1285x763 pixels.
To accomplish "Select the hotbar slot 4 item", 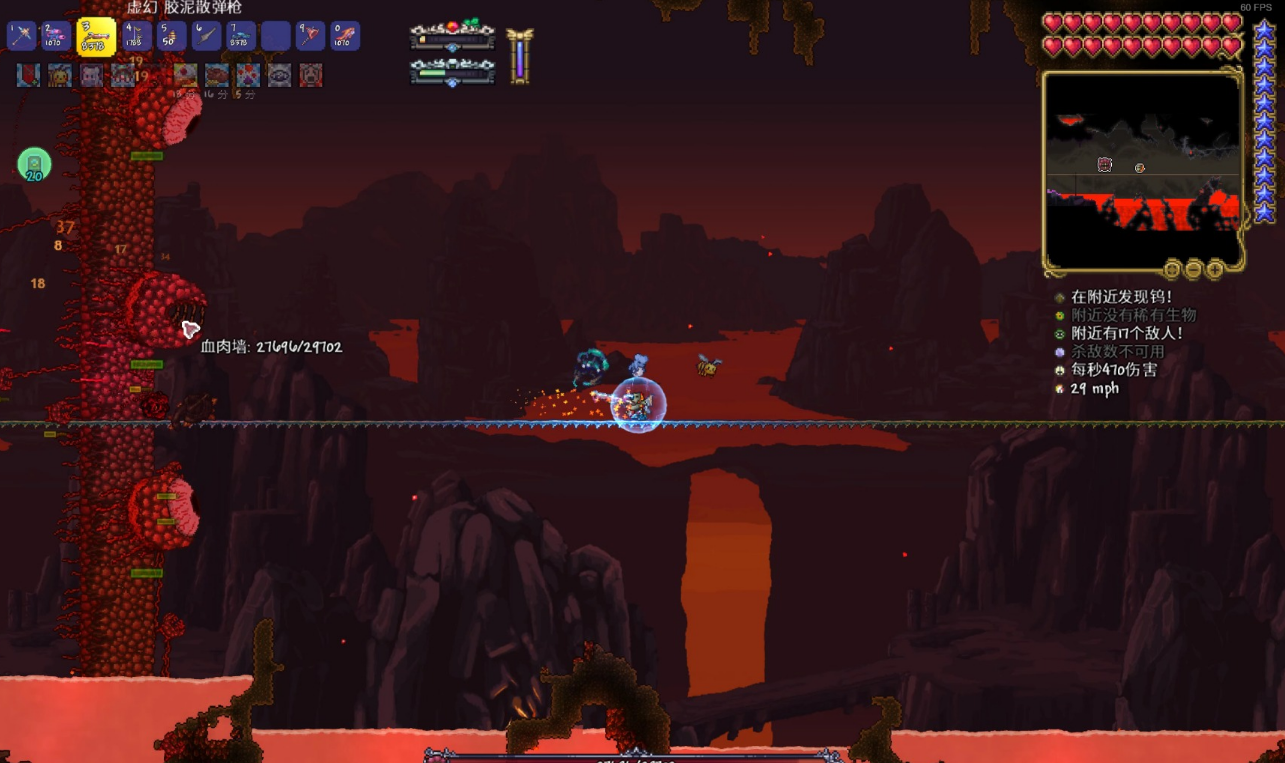I will [136, 37].
